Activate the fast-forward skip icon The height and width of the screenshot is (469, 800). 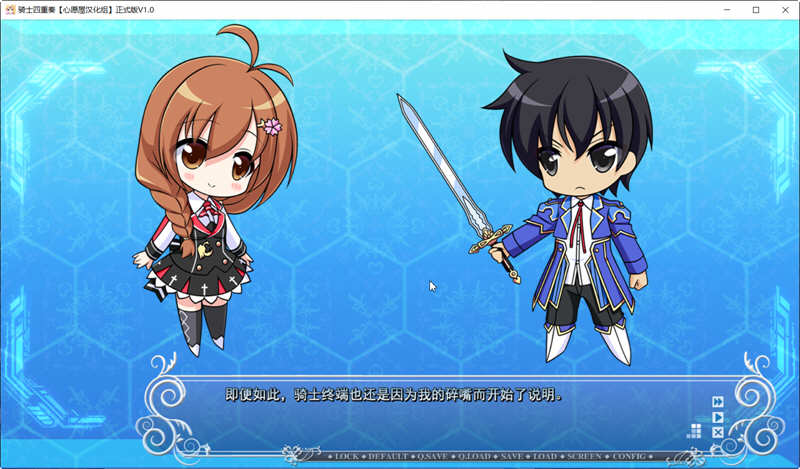click(718, 402)
